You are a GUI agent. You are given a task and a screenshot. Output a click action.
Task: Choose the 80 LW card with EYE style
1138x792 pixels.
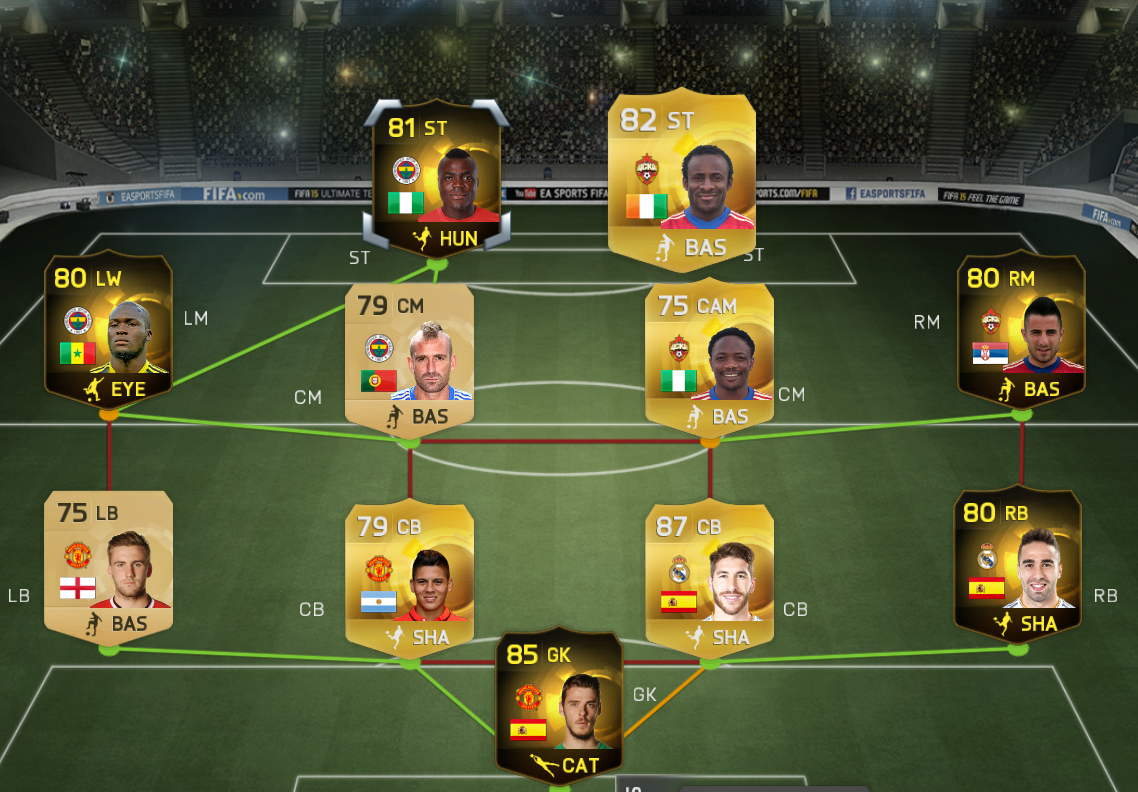click(x=109, y=331)
